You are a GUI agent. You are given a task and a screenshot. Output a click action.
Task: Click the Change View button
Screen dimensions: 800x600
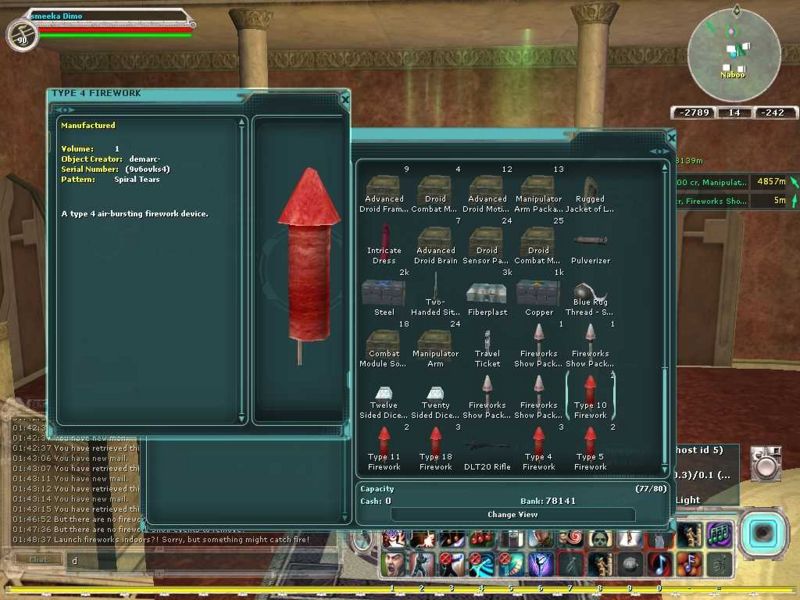pos(512,514)
